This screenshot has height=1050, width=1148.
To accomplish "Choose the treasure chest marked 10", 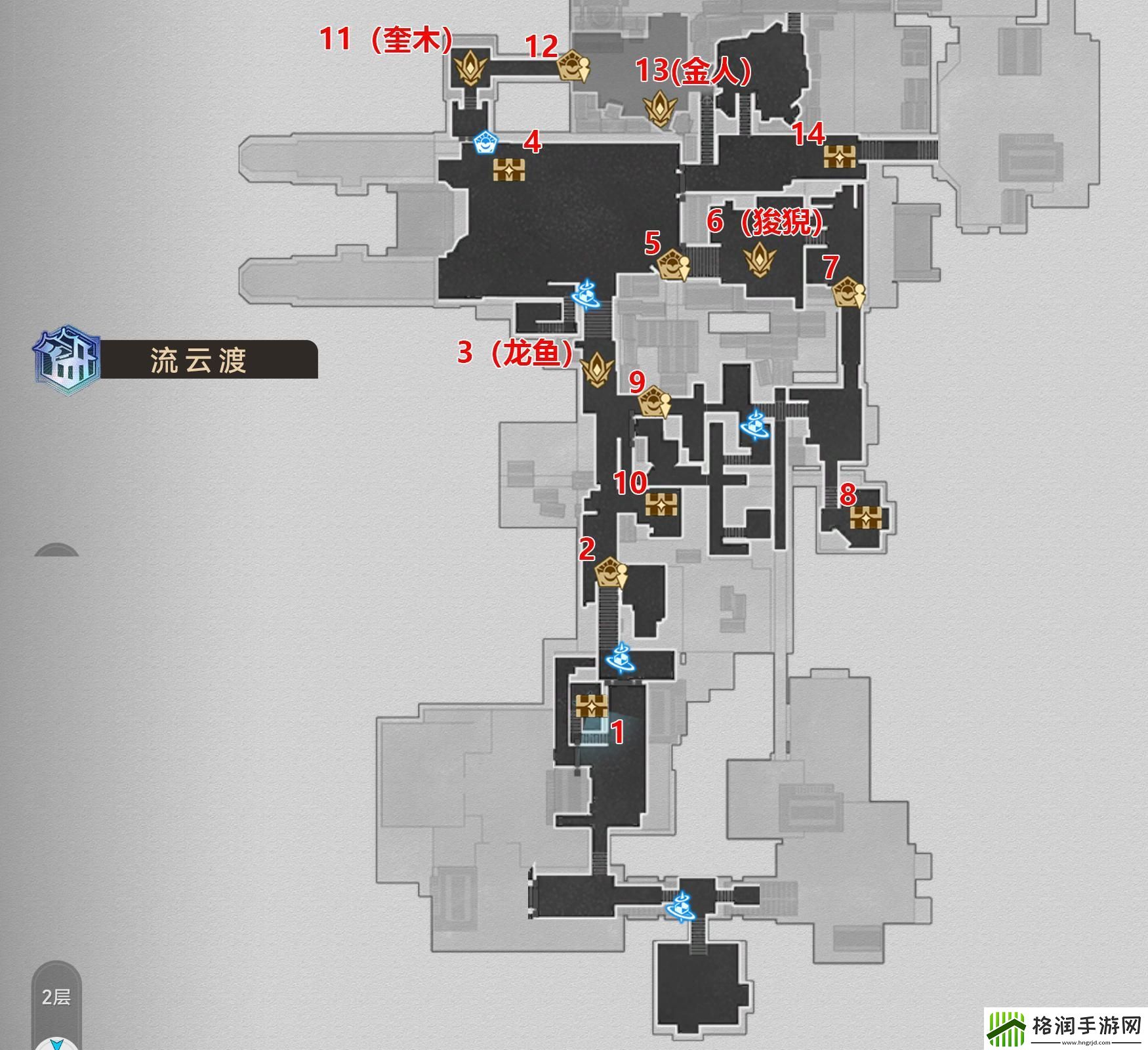I will tap(662, 504).
